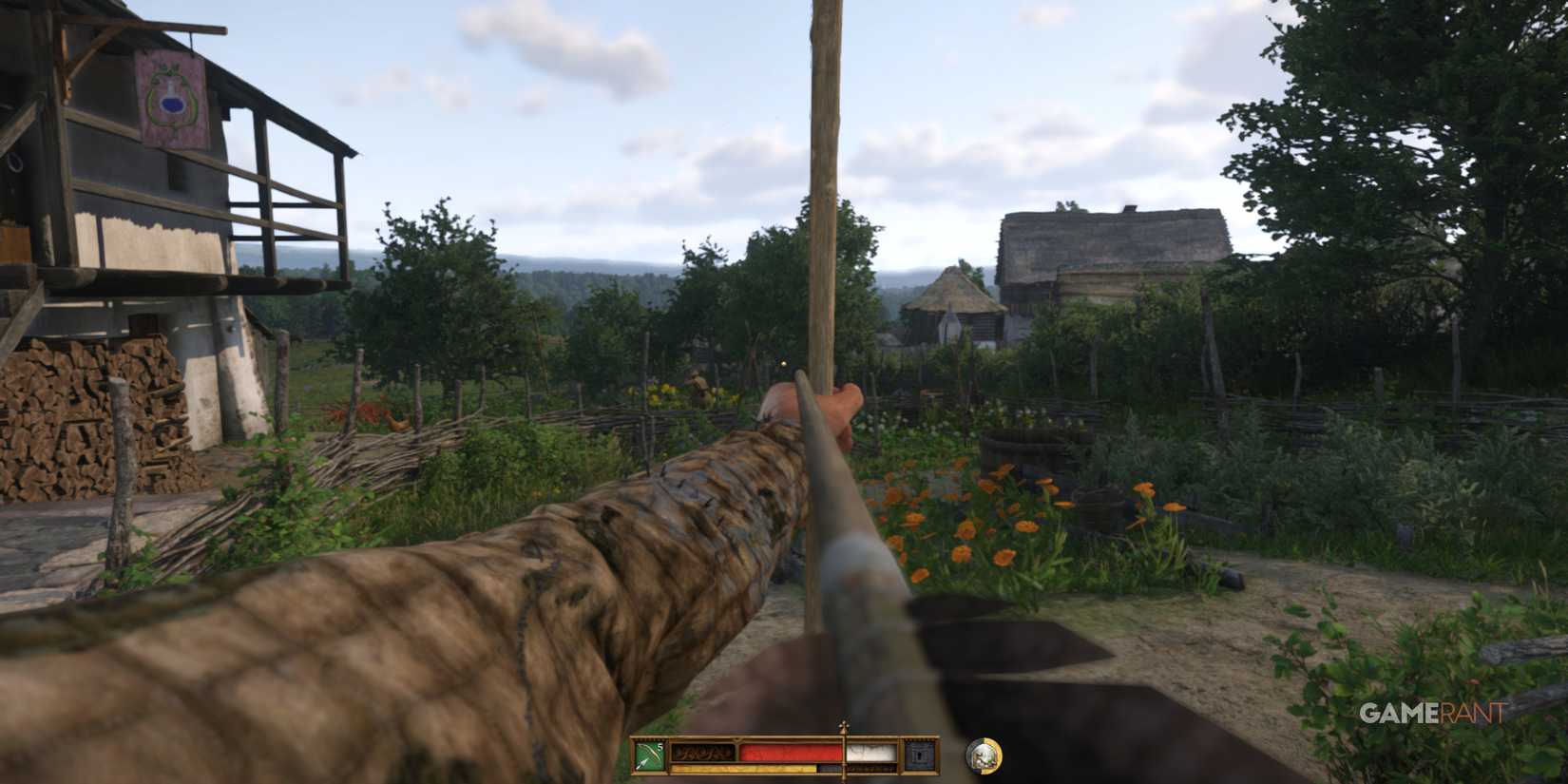This screenshot has width=1568, height=784.
Task: Click the yellow stamina bar
Action: [741, 767]
